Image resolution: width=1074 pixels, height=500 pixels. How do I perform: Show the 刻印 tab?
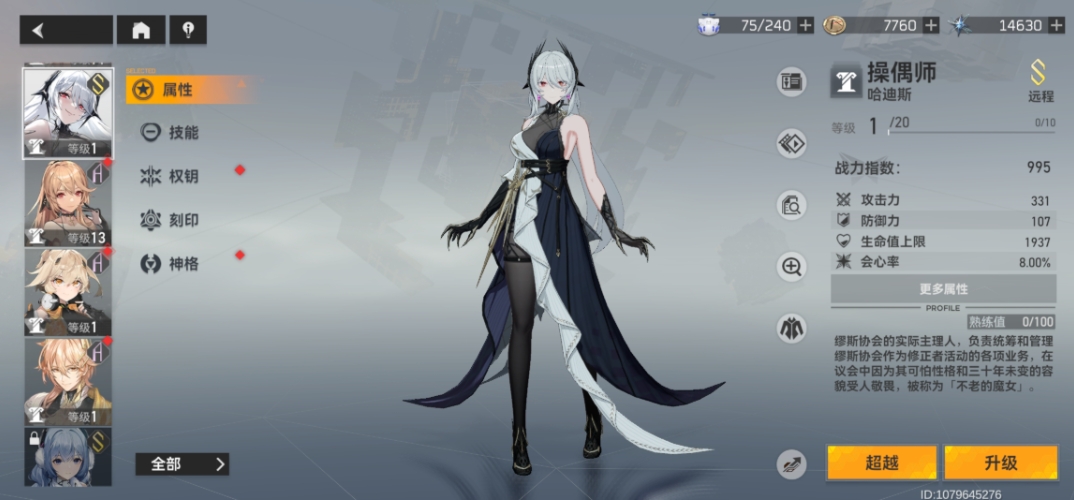click(x=181, y=220)
